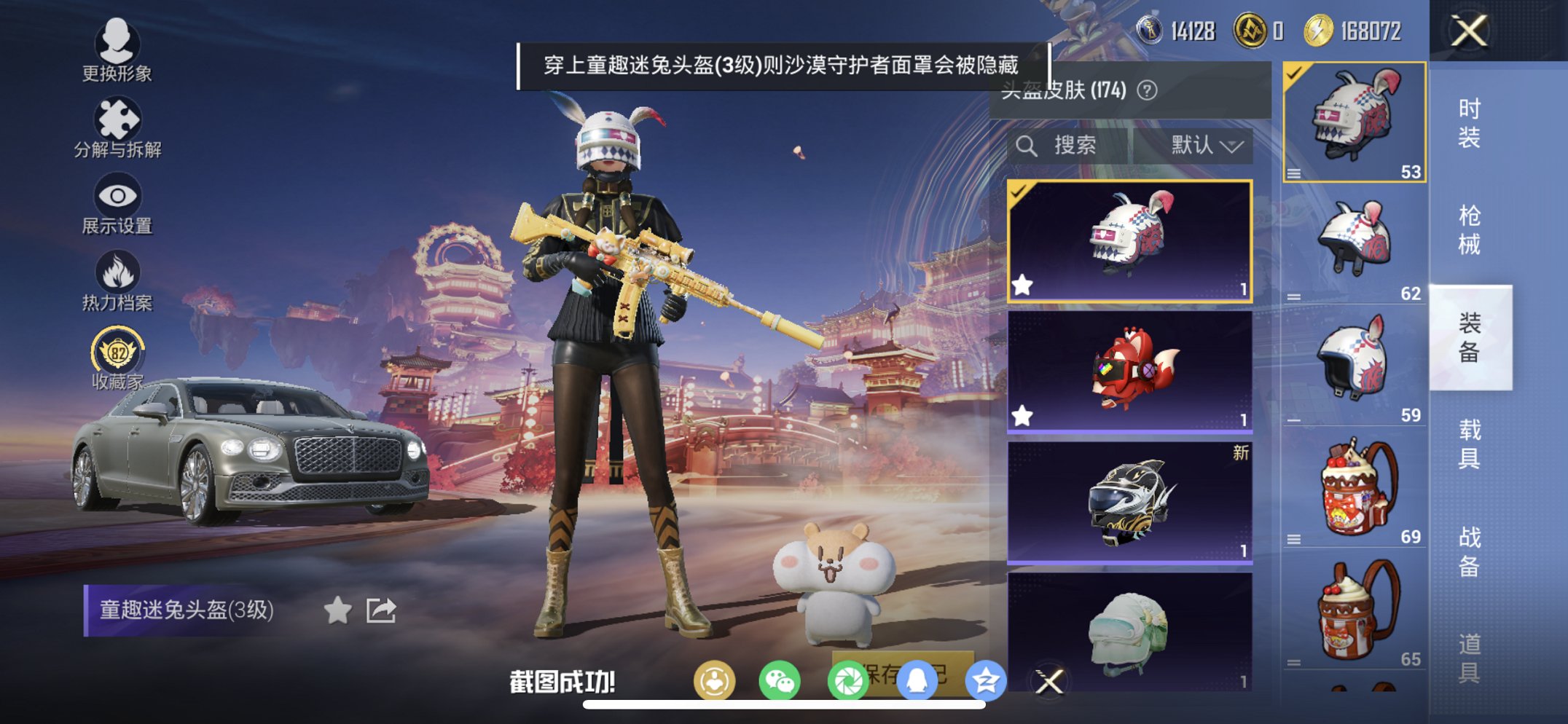This screenshot has width=1568, height=724.
Task: Open the 默认 sort order dropdown
Action: (x=1204, y=145)
